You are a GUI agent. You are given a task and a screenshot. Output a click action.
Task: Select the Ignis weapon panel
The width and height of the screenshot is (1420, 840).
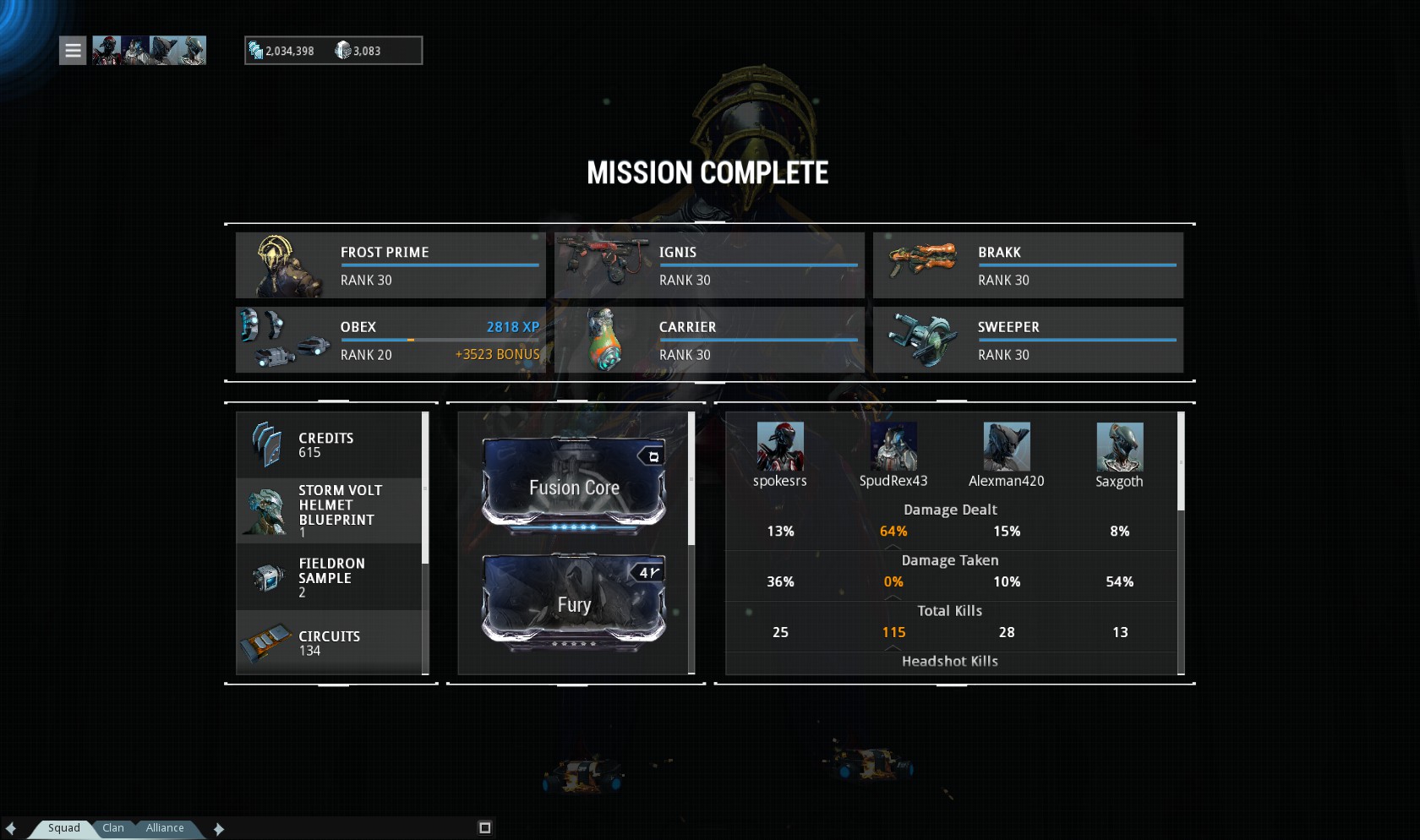[x=709, y=265]
